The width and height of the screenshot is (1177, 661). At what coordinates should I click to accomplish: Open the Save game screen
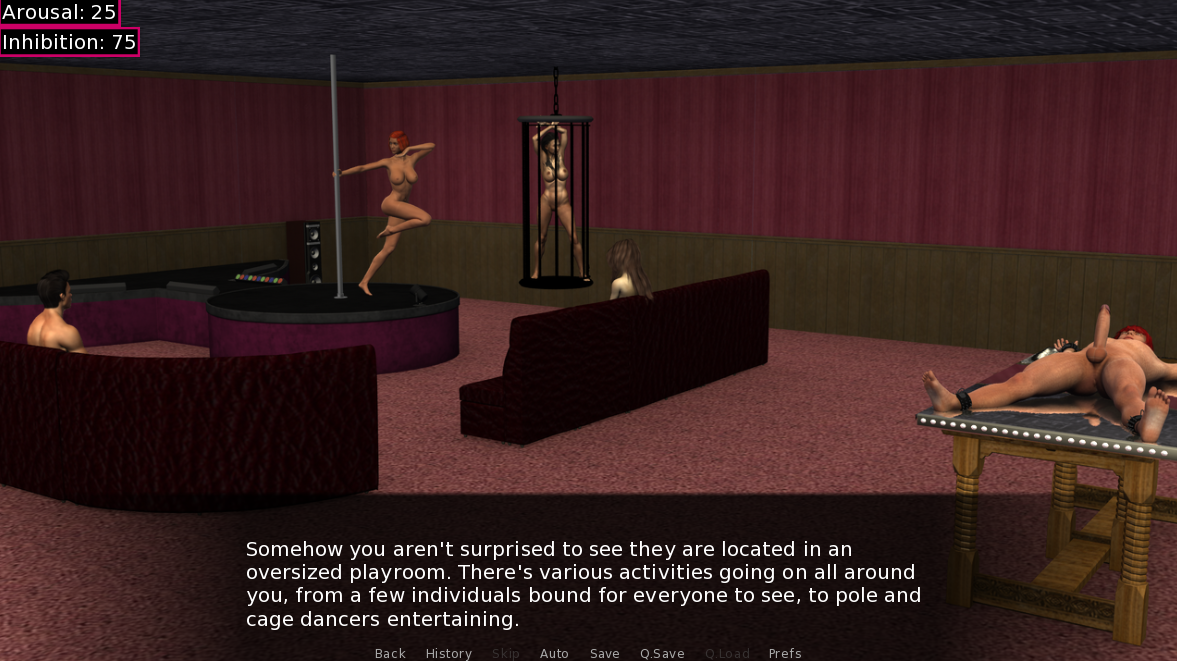604,653
